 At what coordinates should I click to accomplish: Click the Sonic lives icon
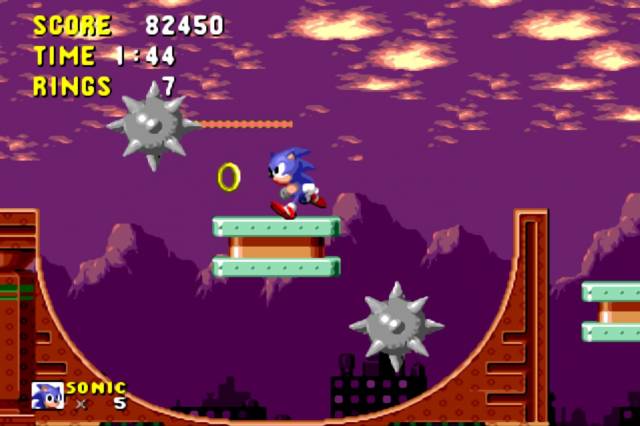tap(47, 396)
